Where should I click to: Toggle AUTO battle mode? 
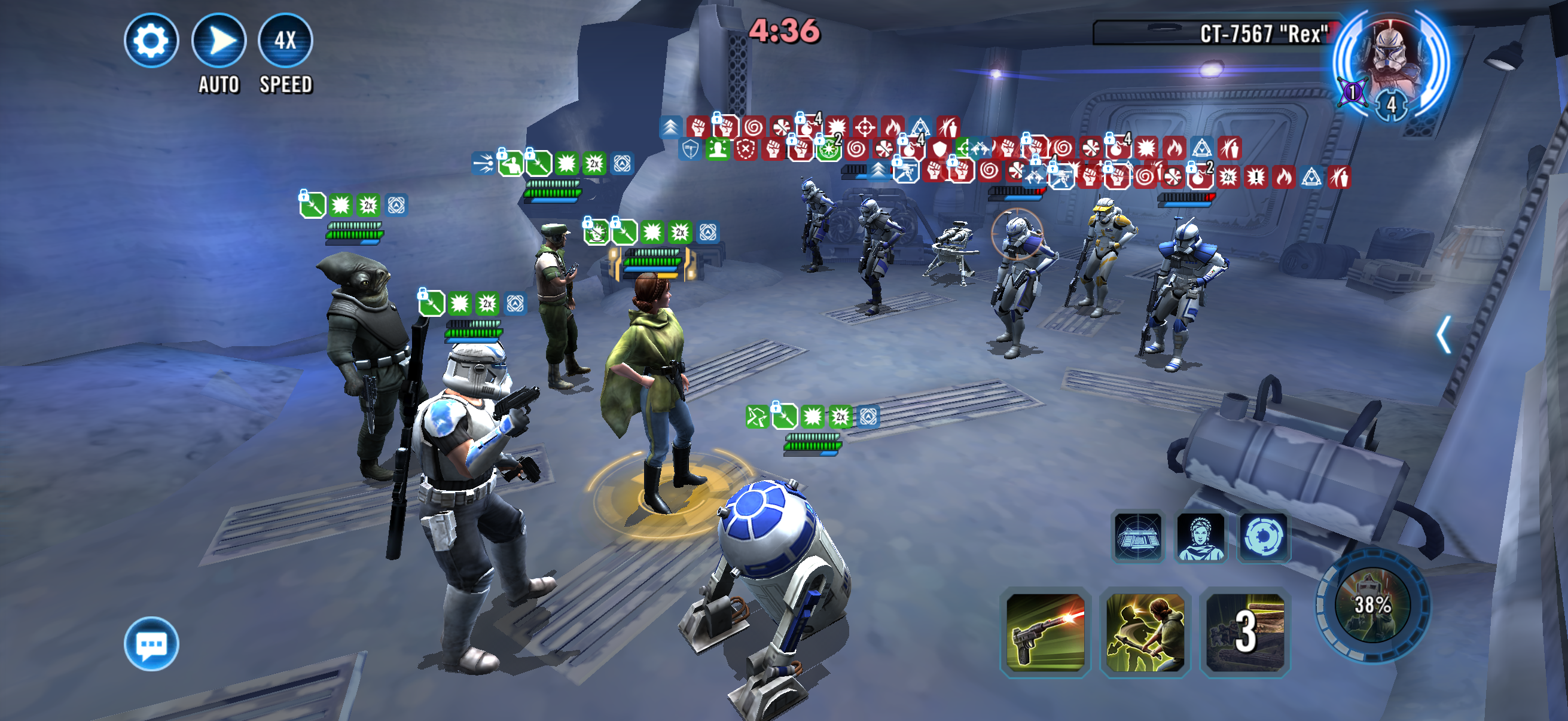(x=218, y=41)
